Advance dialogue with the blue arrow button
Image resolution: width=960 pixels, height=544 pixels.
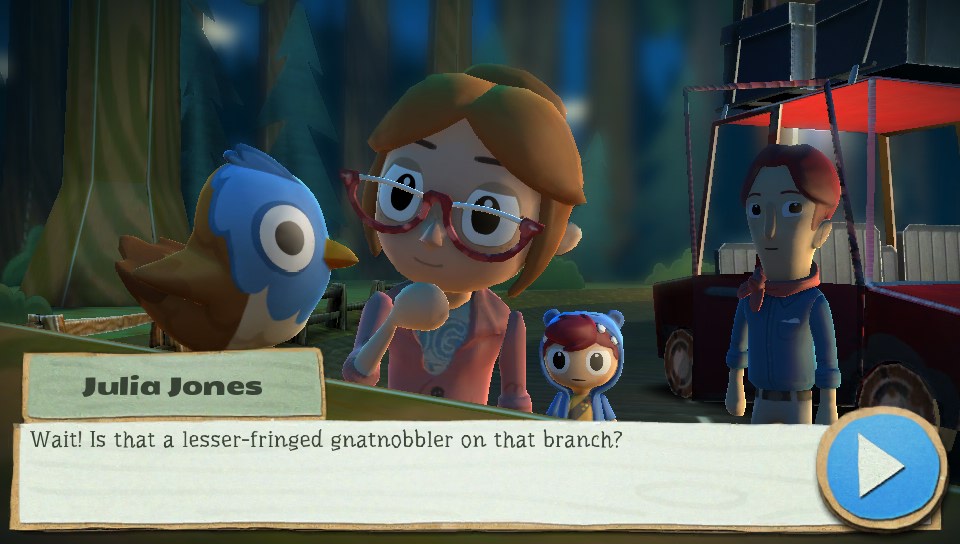(x=881, y=467)
